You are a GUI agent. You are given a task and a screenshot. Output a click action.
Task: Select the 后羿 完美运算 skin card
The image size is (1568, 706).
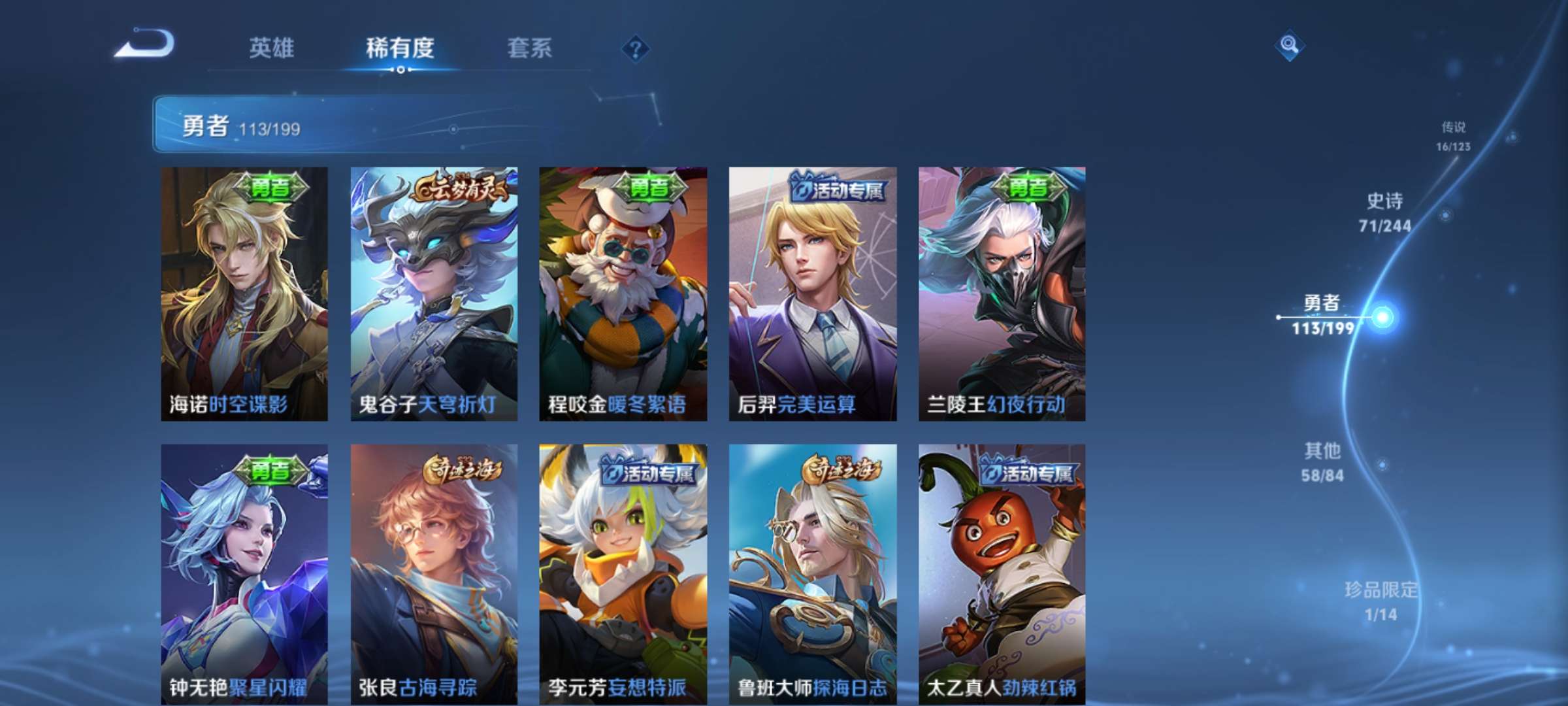click(813, 294)
